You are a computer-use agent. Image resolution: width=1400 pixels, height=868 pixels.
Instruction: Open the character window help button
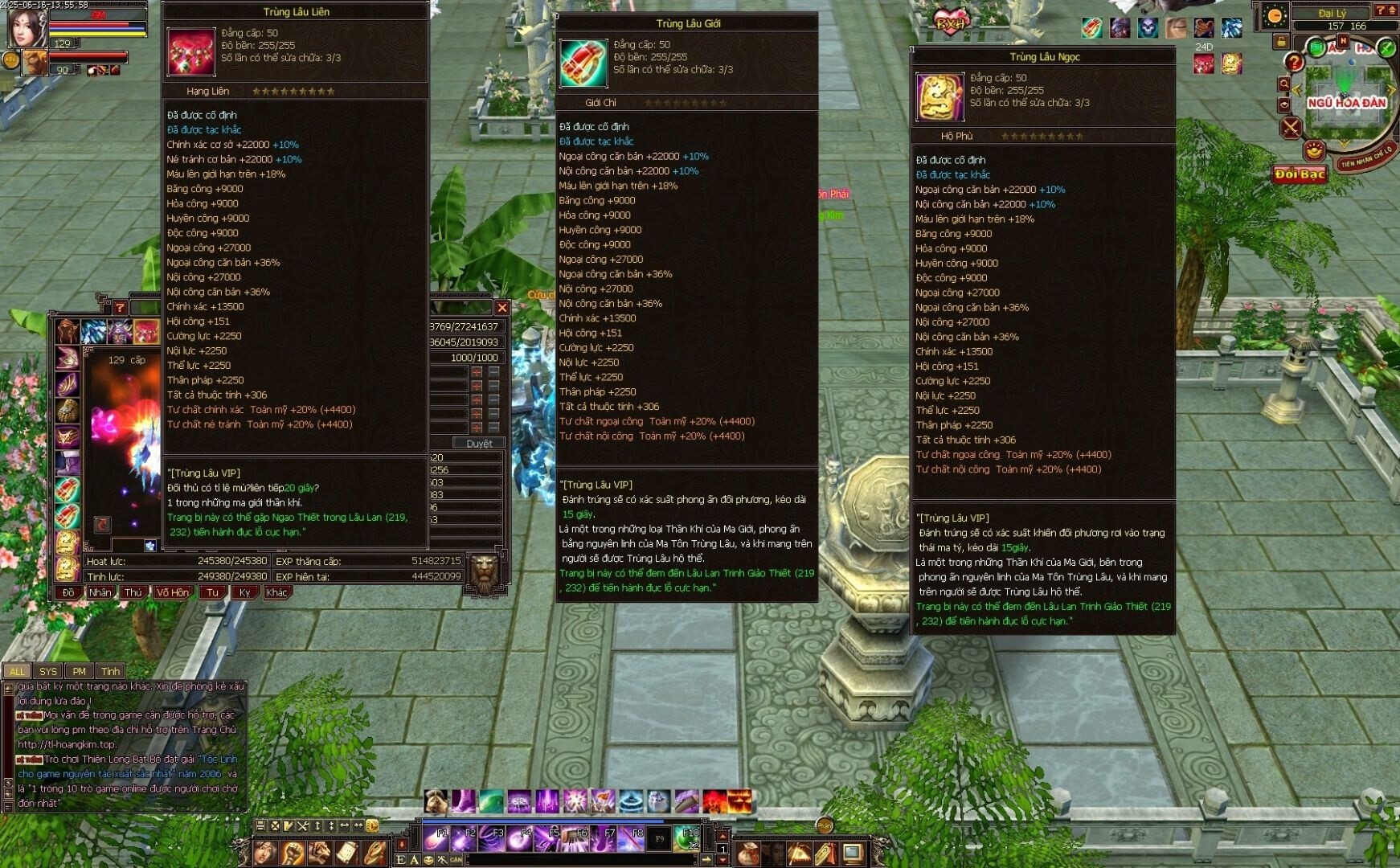(120, 307)
